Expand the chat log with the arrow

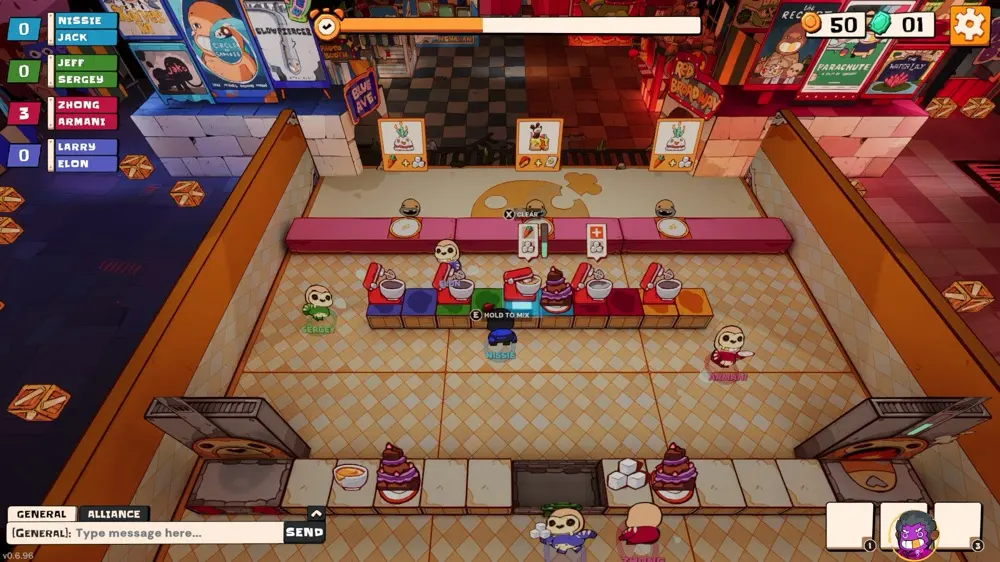tap(316, 514)
